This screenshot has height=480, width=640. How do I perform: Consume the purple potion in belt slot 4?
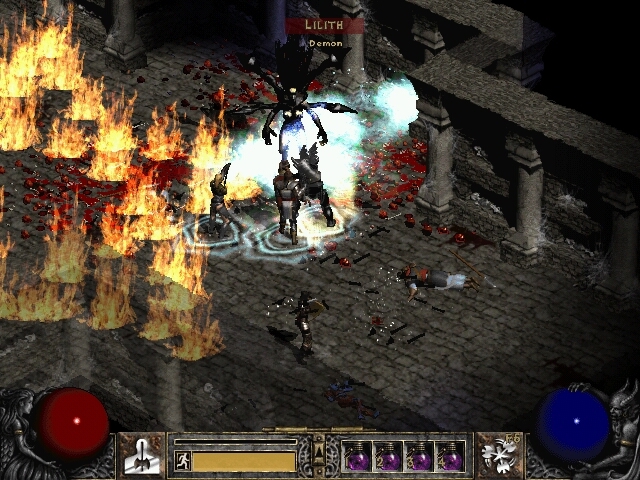pyautogui.click(x=450, y=456)
